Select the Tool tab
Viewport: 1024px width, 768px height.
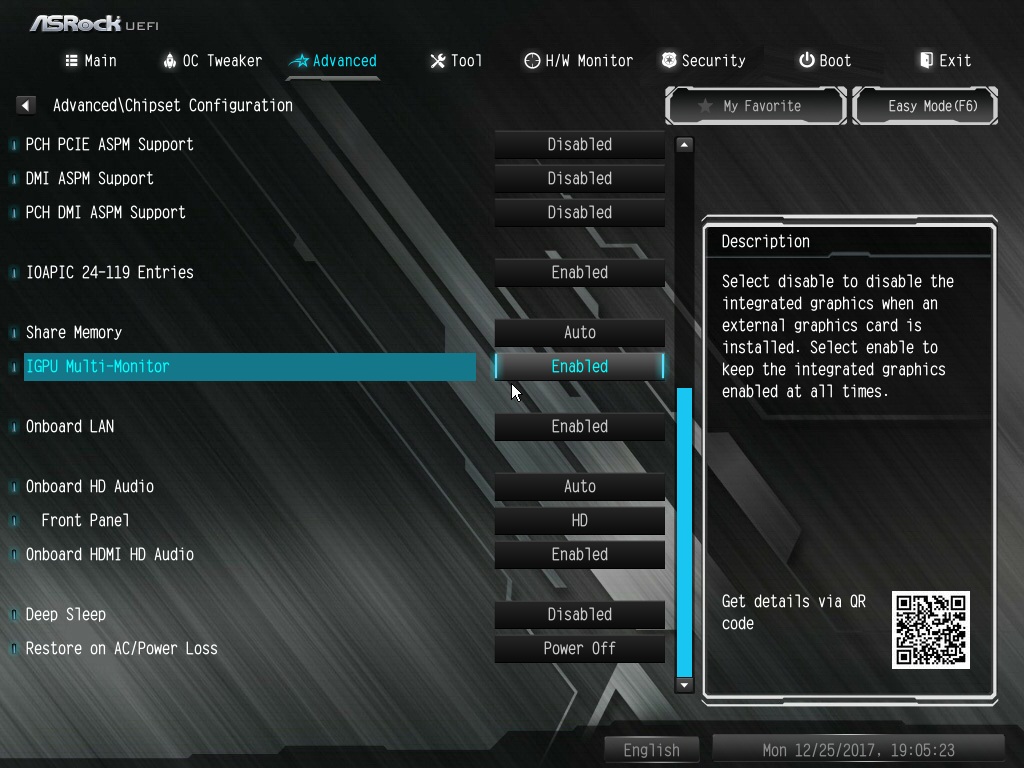pyautogui.click(x=456, y=61)
